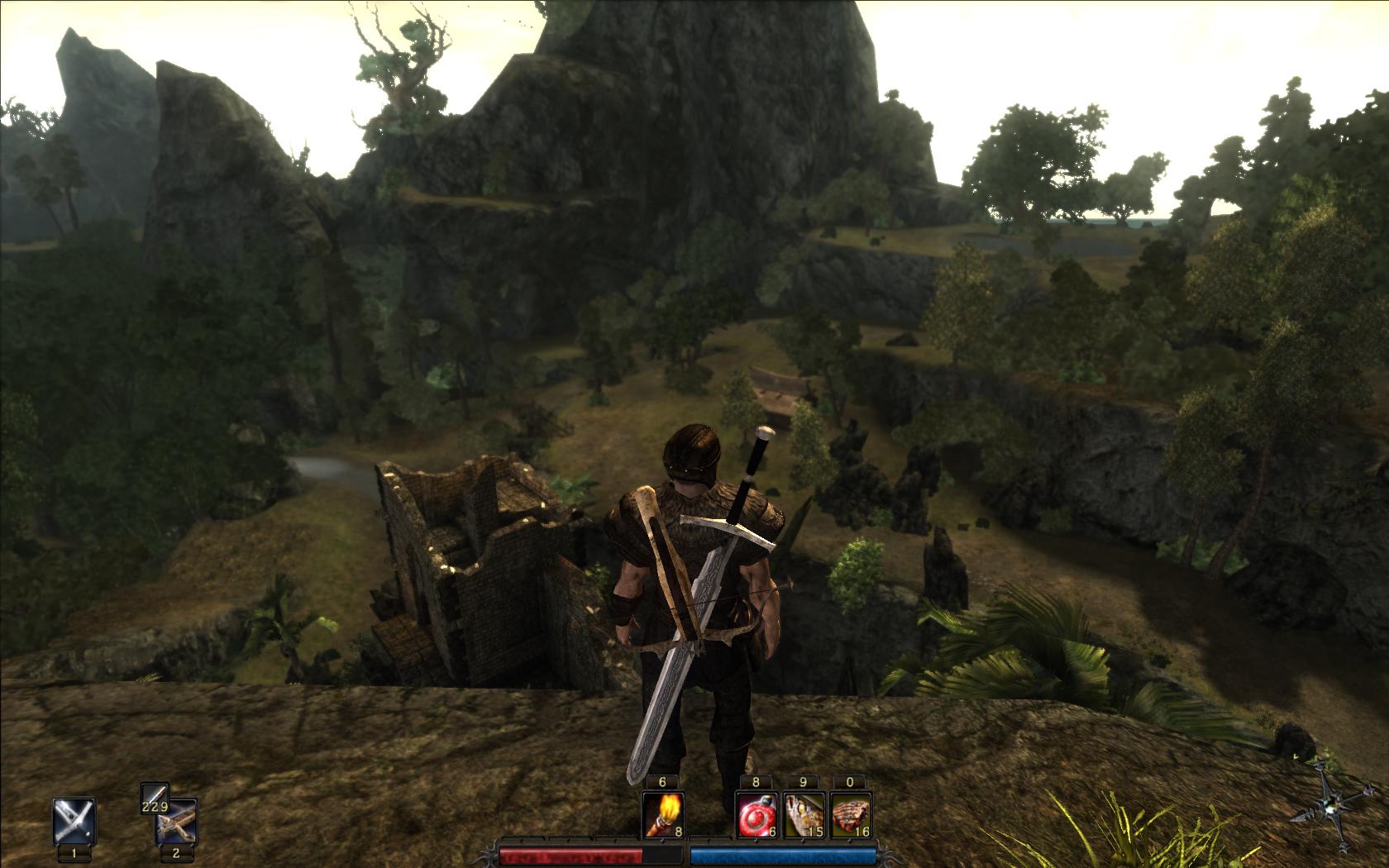Eat the fish from the quick bar
The width and height of the screenshot is (1389, 868).
click(804, 814)
